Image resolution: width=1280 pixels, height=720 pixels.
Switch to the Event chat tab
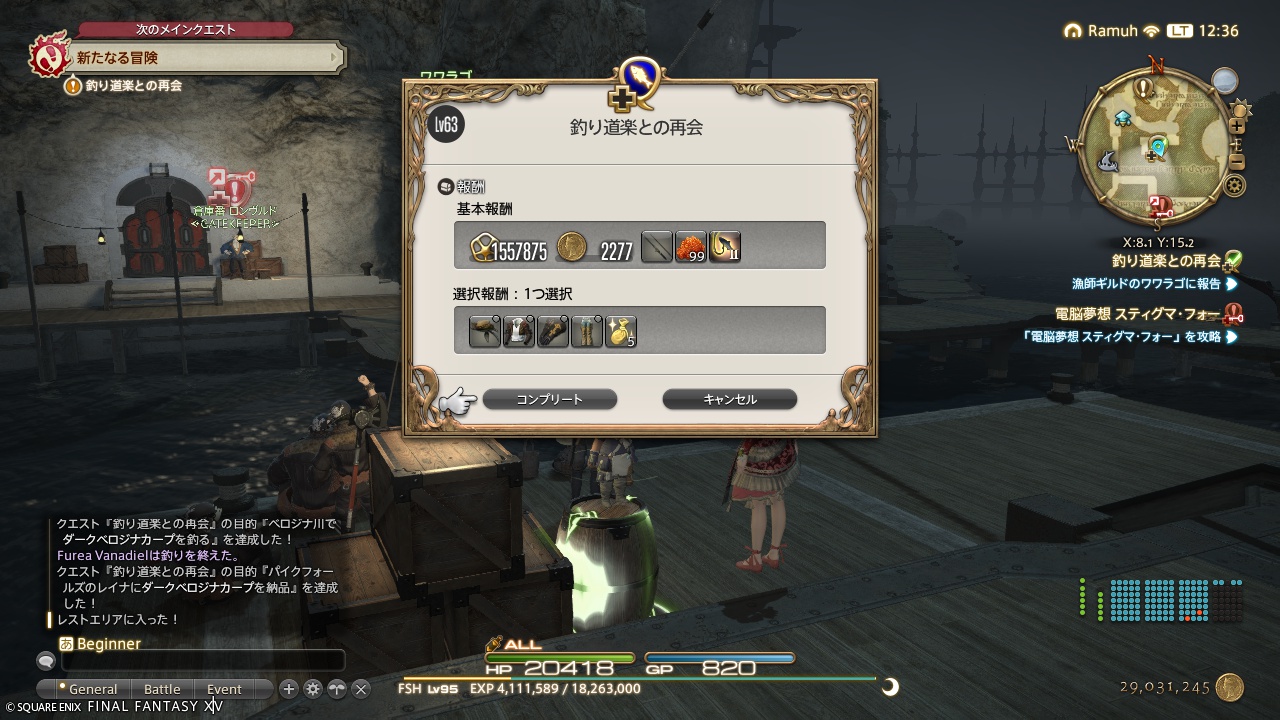click(x=226, y=689)
